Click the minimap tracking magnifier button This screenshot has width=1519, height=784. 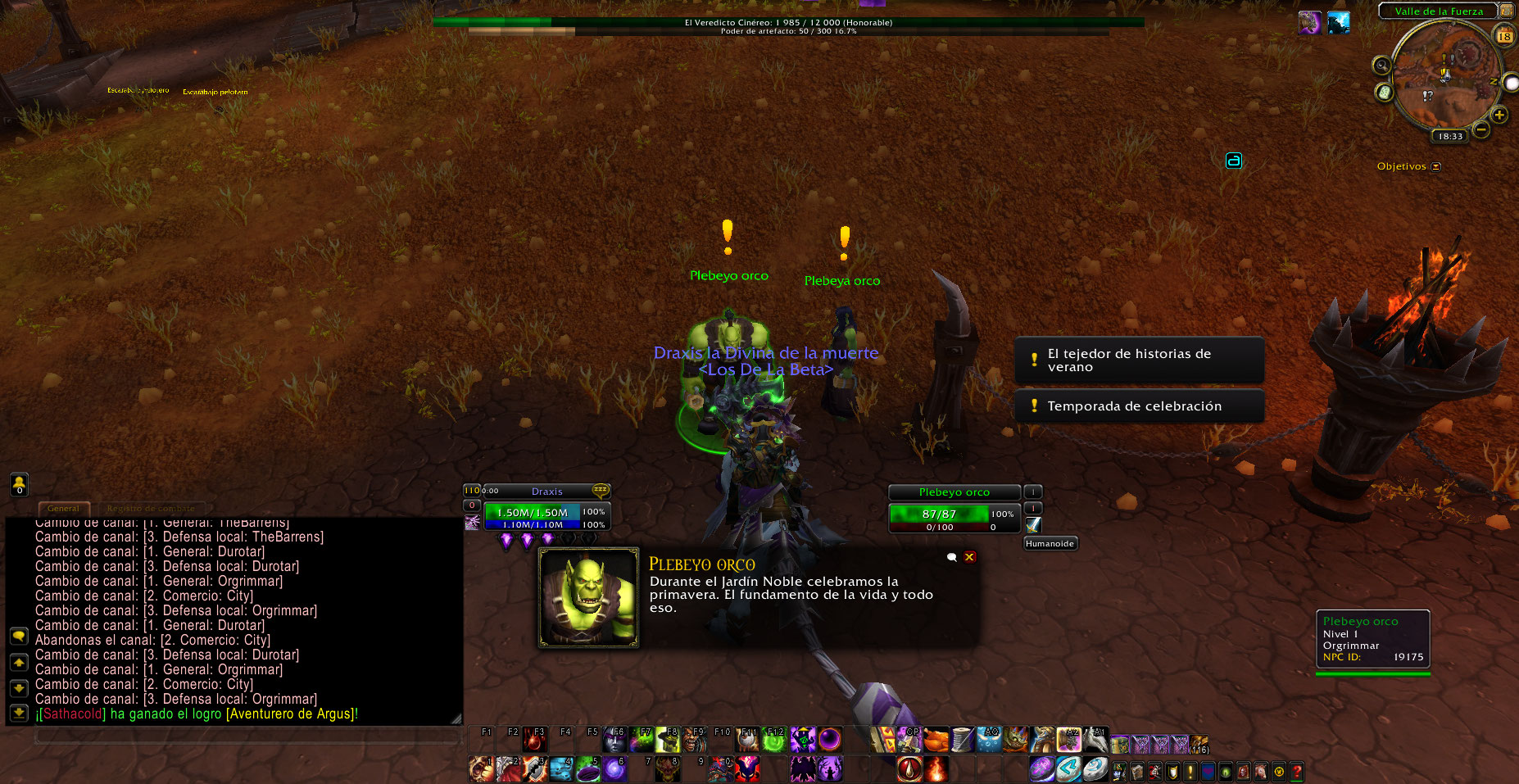(x=1382, y=66)
